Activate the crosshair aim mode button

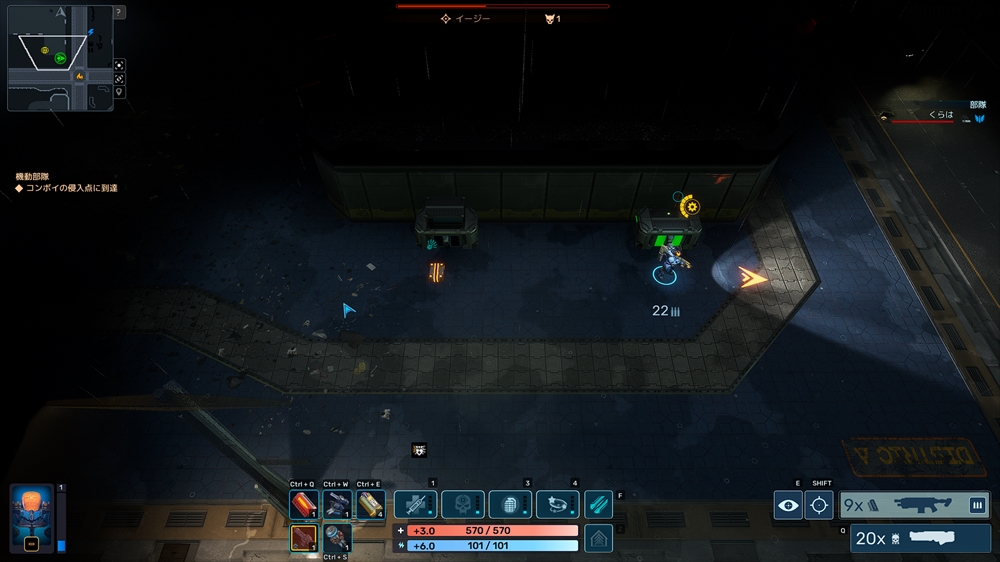pyautogui.click(x=820, y=506)
